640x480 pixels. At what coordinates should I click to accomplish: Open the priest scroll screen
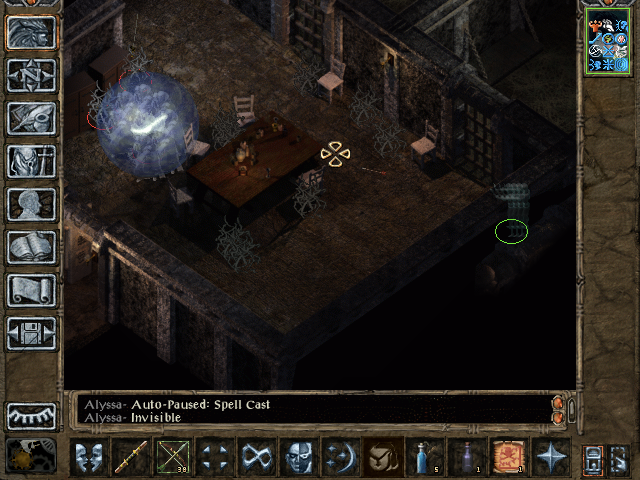click(31, 290)
